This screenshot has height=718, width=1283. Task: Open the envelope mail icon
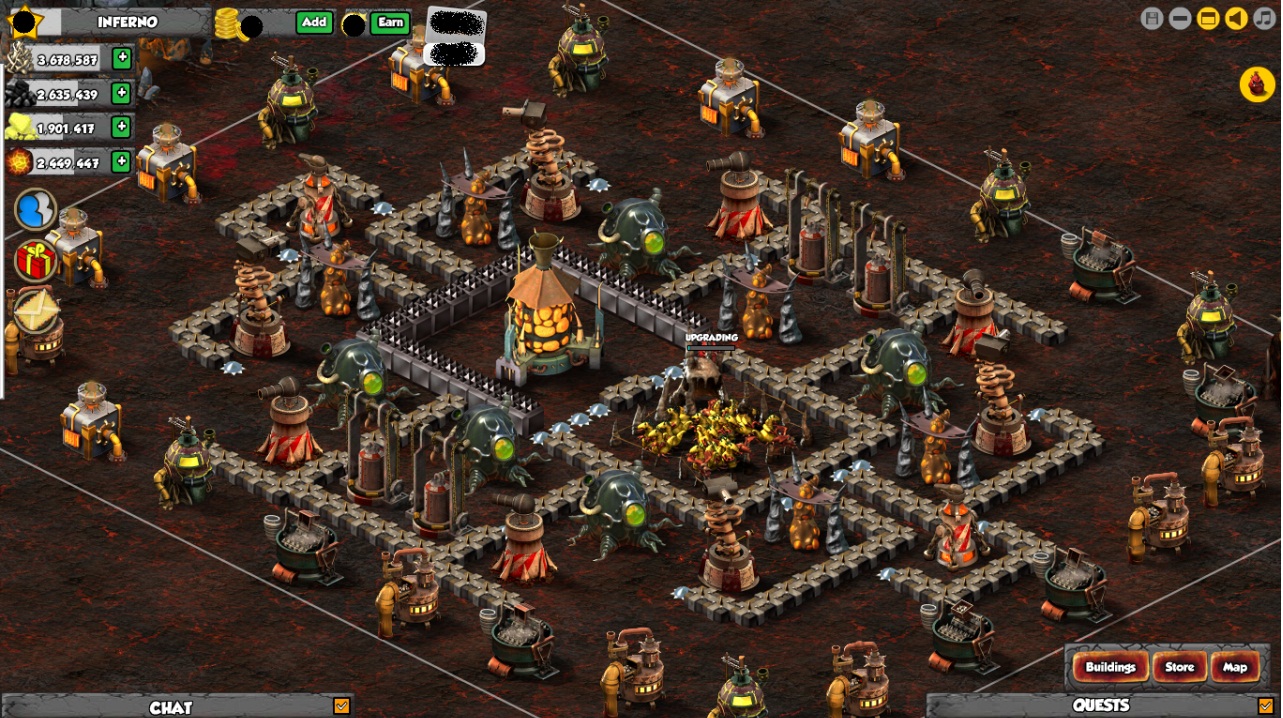click(35, 311)
